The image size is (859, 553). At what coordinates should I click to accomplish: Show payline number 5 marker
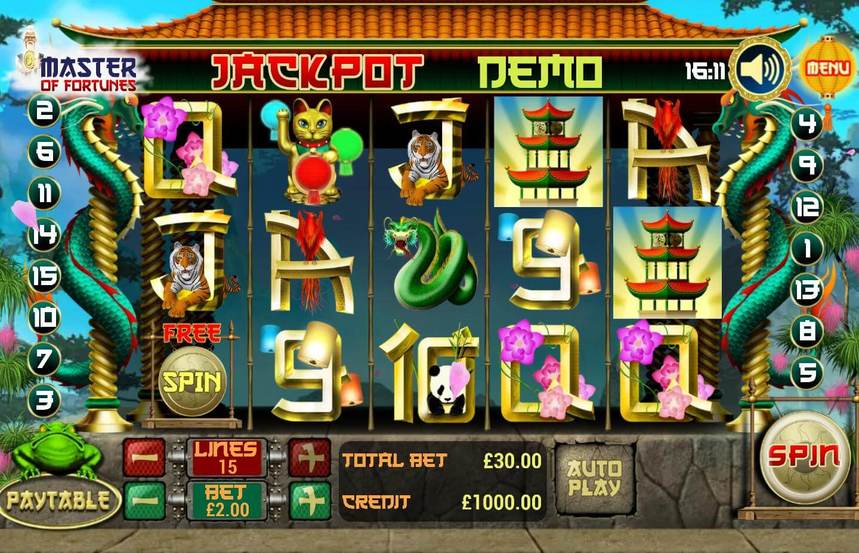806,371
